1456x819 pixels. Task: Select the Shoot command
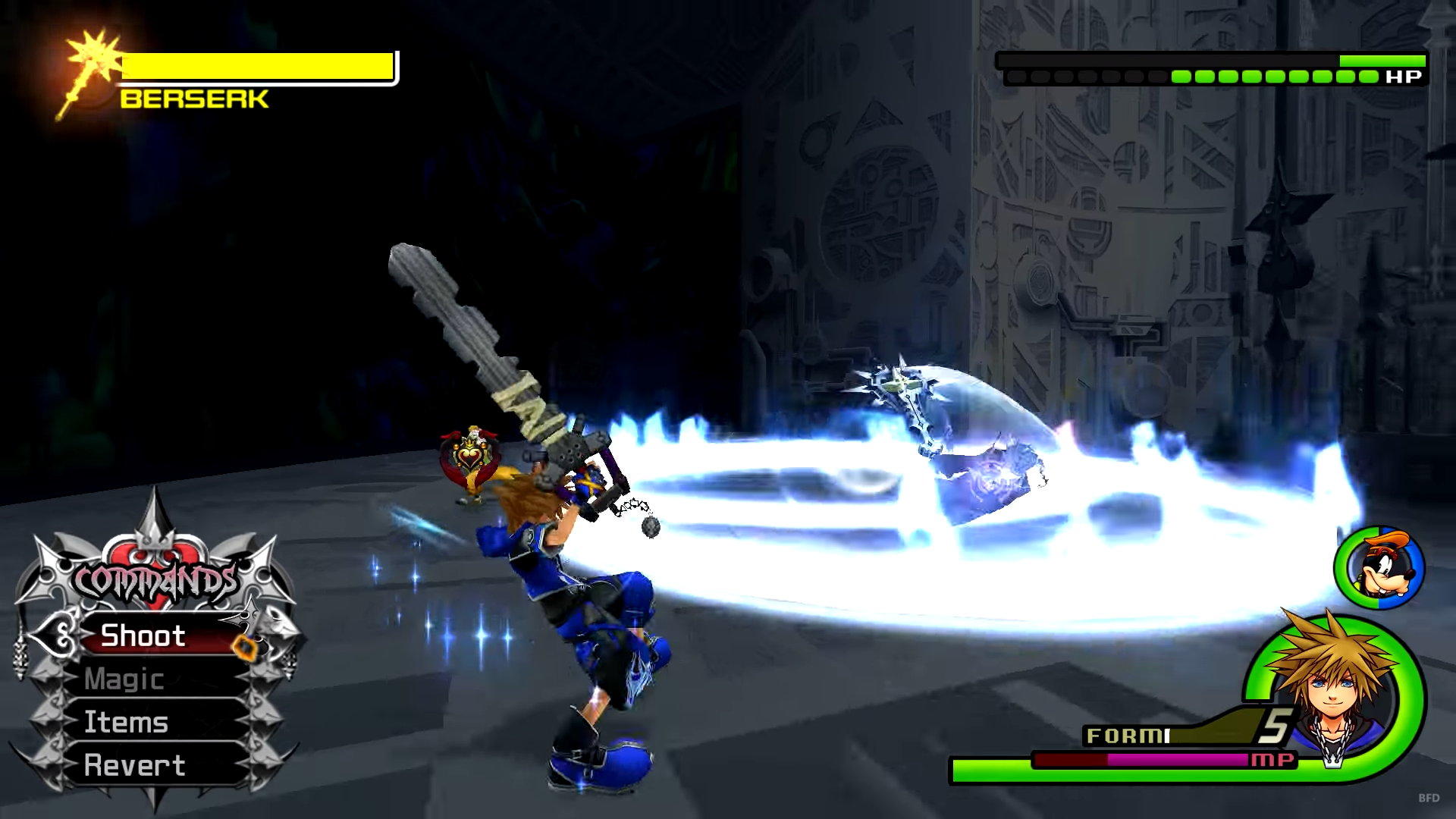pos(144,635)
